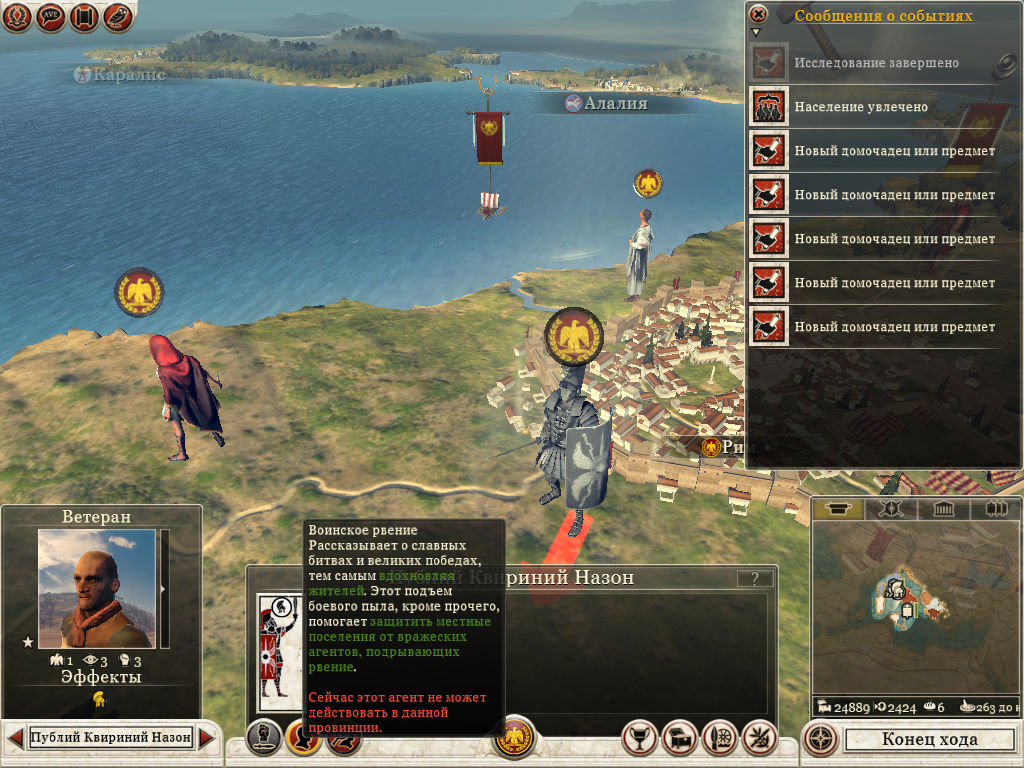
Task: Open the goblet icon panel
Action: 639,738
